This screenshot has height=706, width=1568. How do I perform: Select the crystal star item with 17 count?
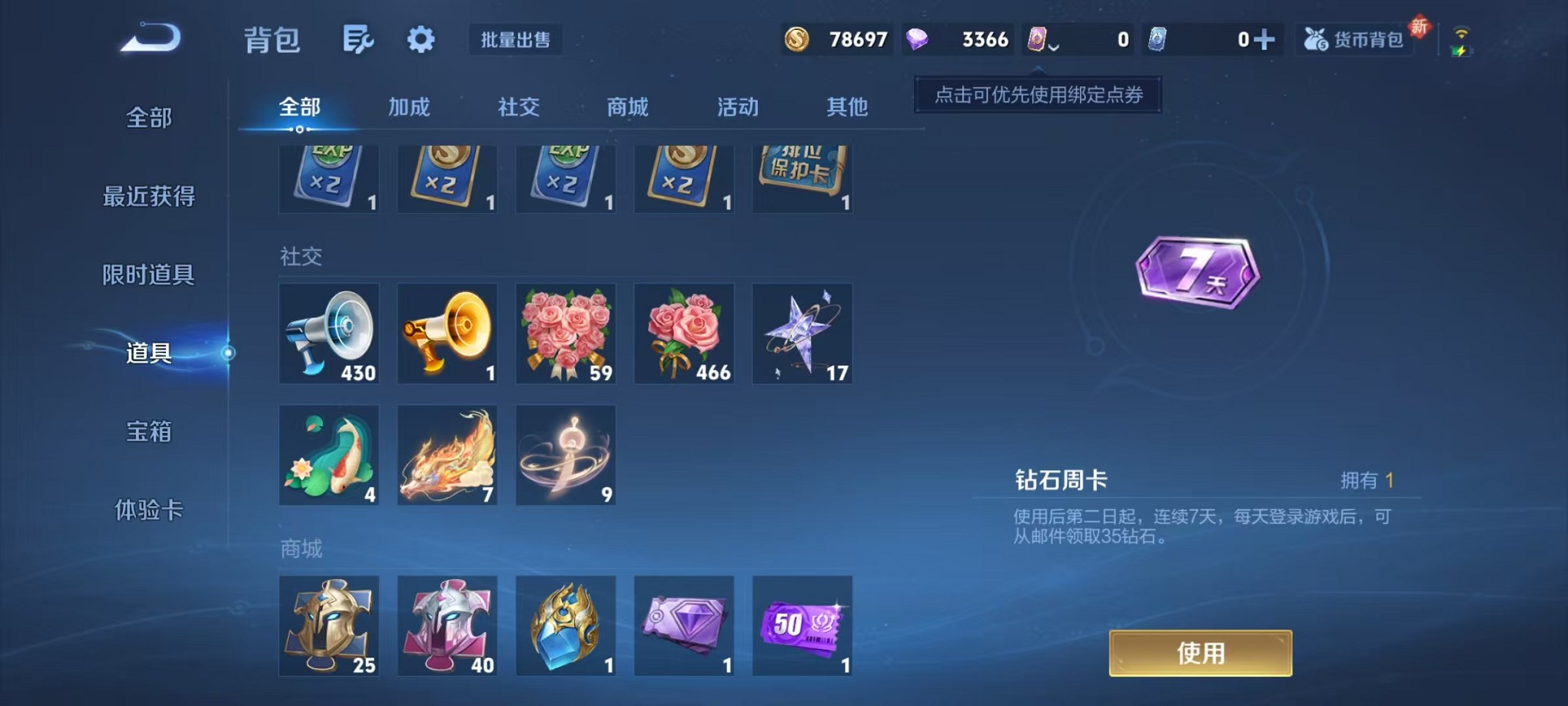coord(802,334)
